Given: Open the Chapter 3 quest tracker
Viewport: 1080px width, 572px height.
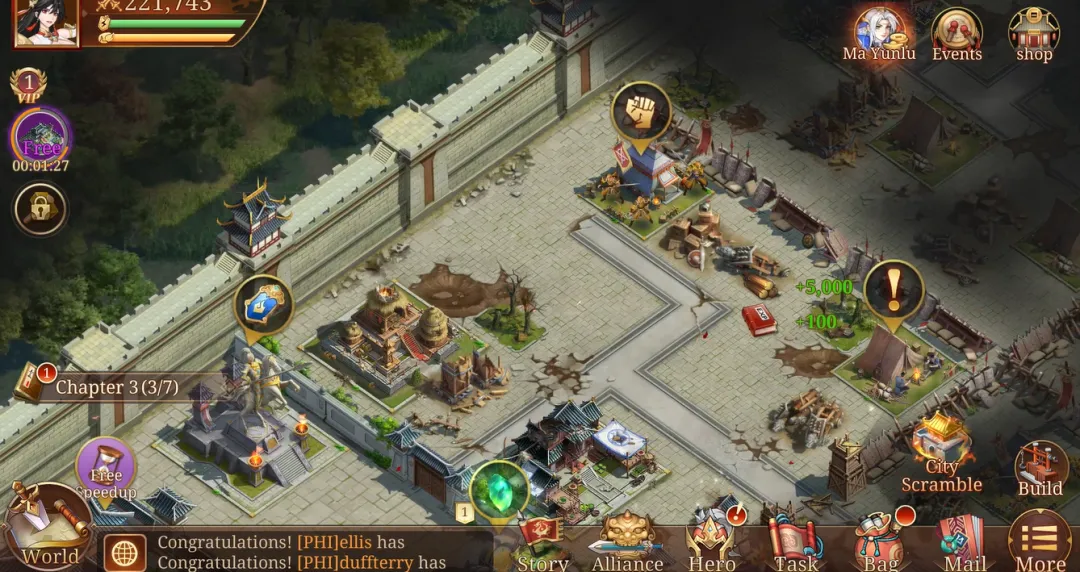Looking at the screenshot, I should point(110,386).
